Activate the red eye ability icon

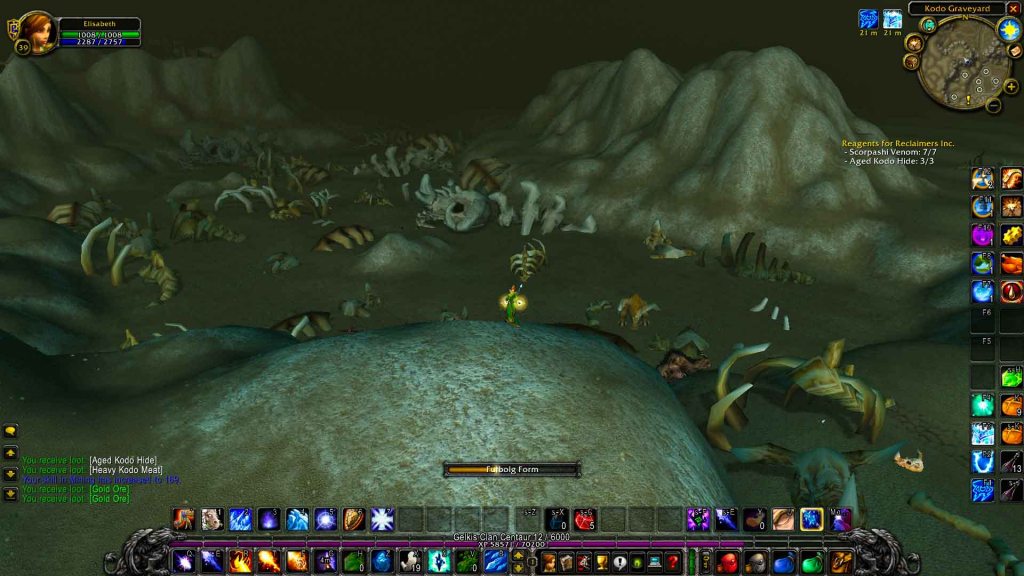click(1011, 291)
